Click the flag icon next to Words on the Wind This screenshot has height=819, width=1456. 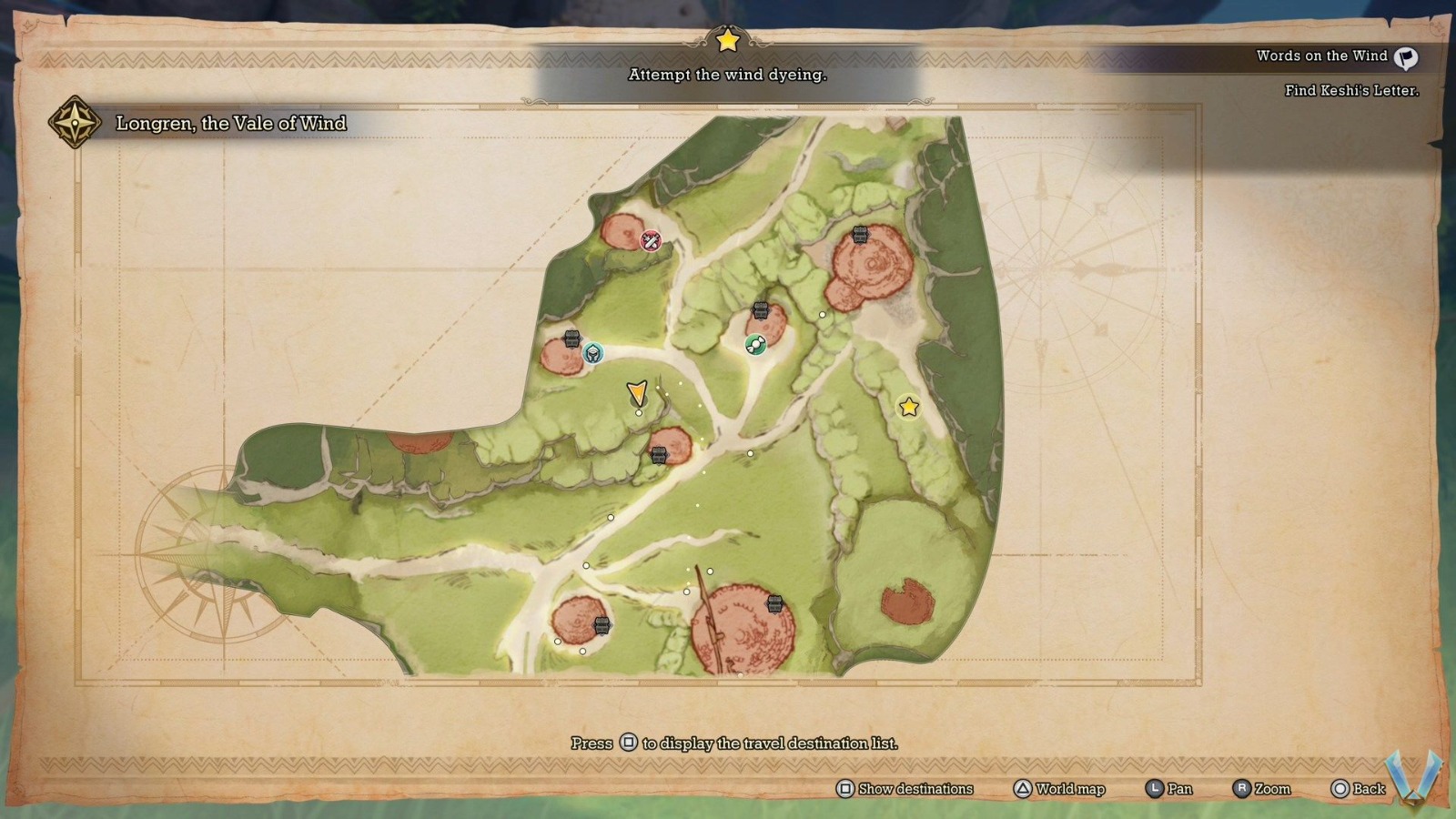[1406, 58]
